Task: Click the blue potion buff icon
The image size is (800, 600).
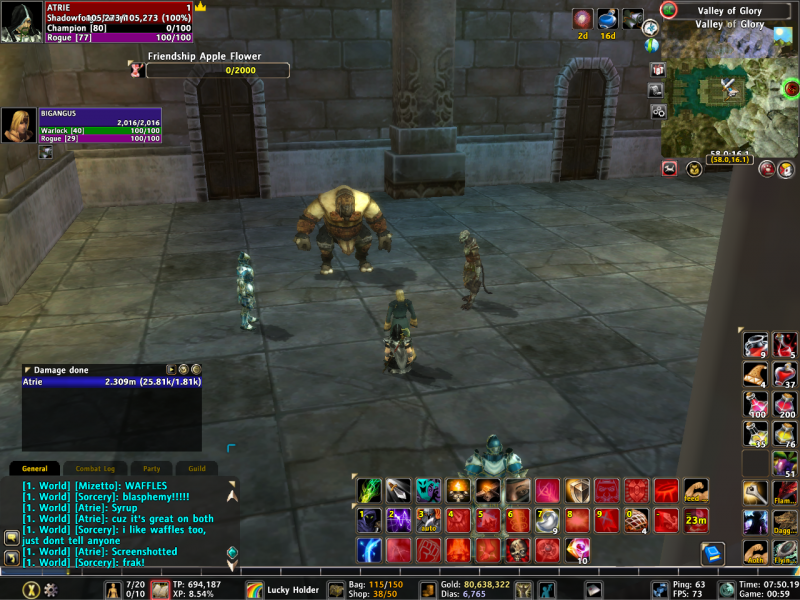Action: click(607, 19)
